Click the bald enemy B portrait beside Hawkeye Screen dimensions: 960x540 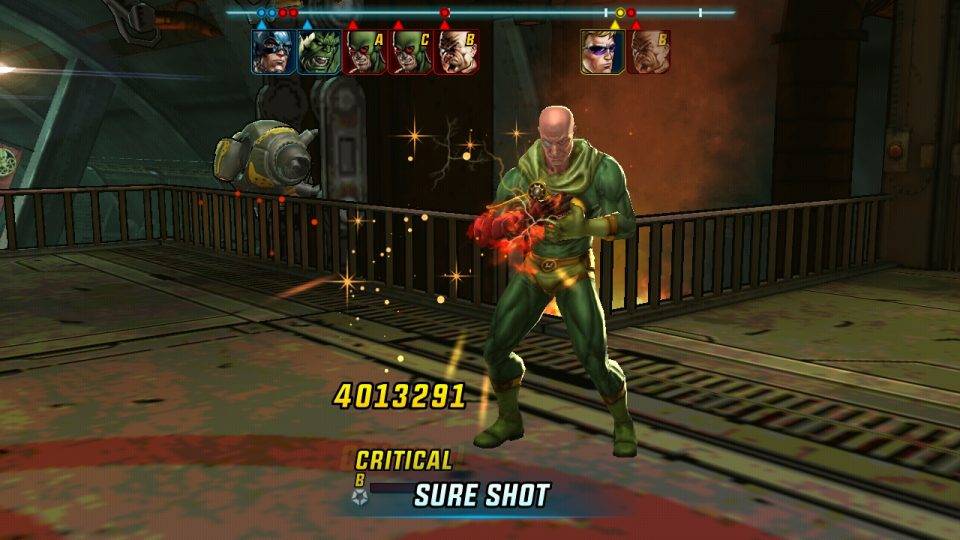tap(649, 51)
